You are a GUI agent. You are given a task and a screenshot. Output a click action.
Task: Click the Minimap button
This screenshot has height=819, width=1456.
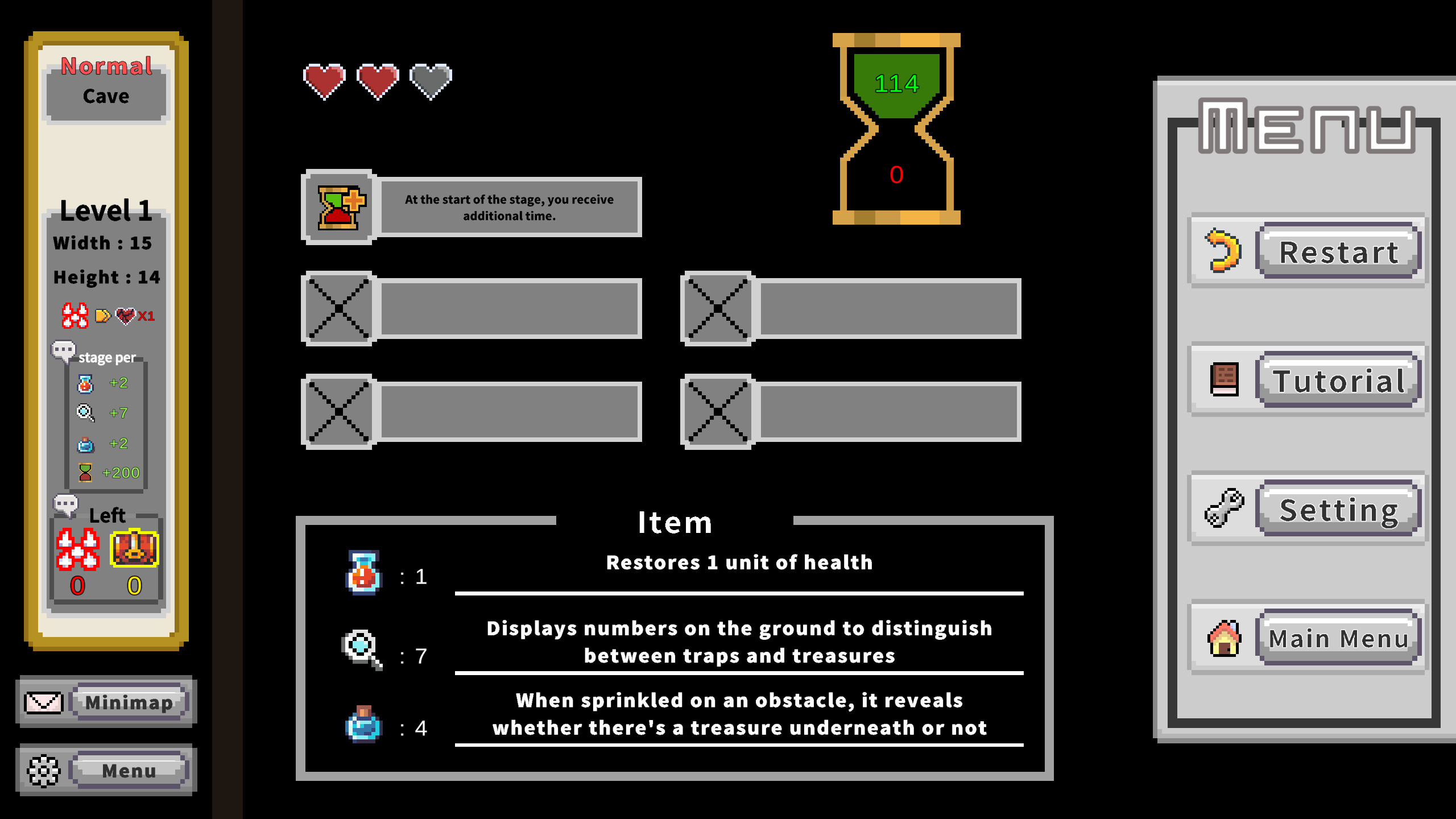click(x=129, y=702)
